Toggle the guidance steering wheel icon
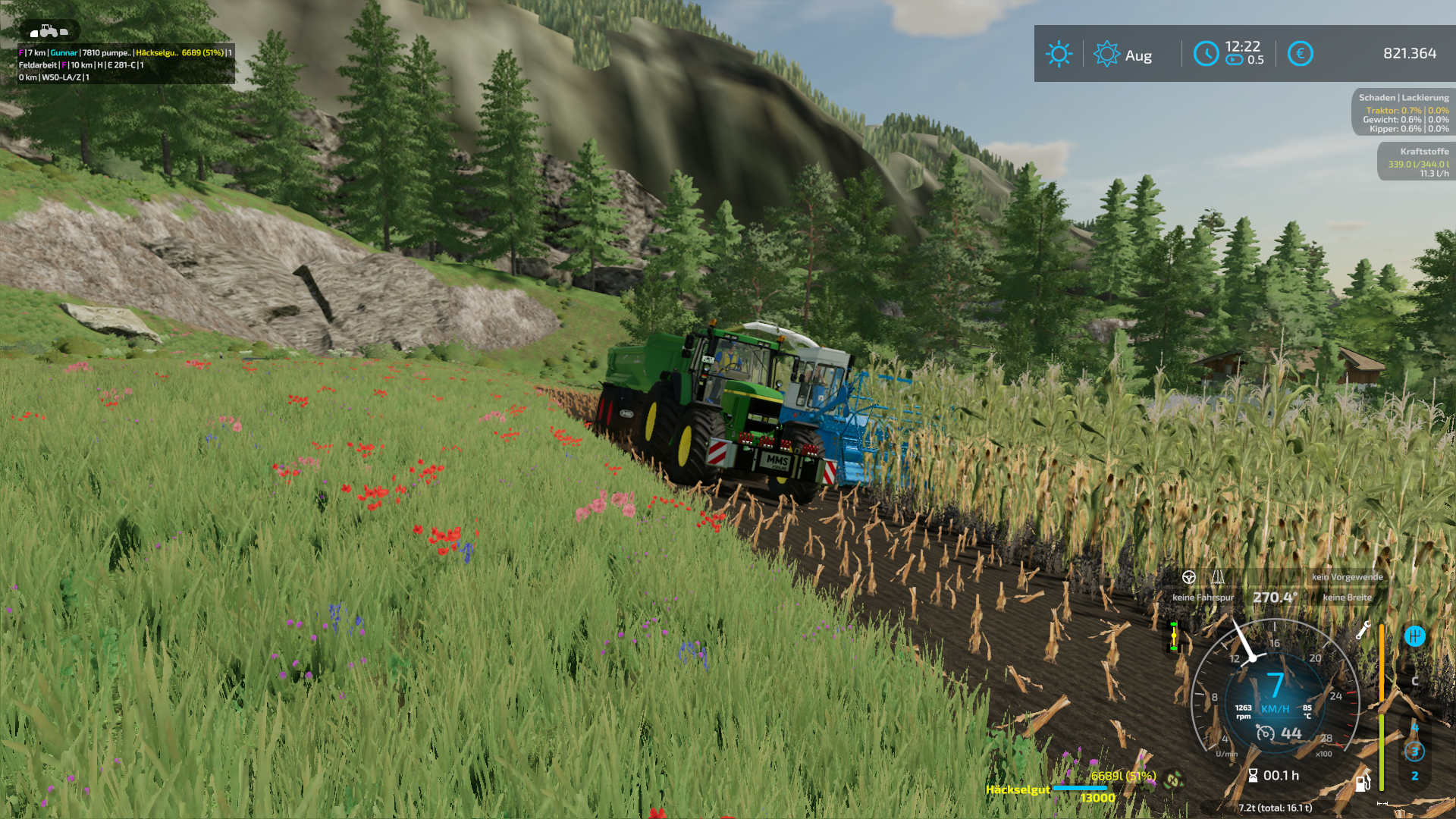The width and height of the screenshot is (1456, 819). point(1188,578)
